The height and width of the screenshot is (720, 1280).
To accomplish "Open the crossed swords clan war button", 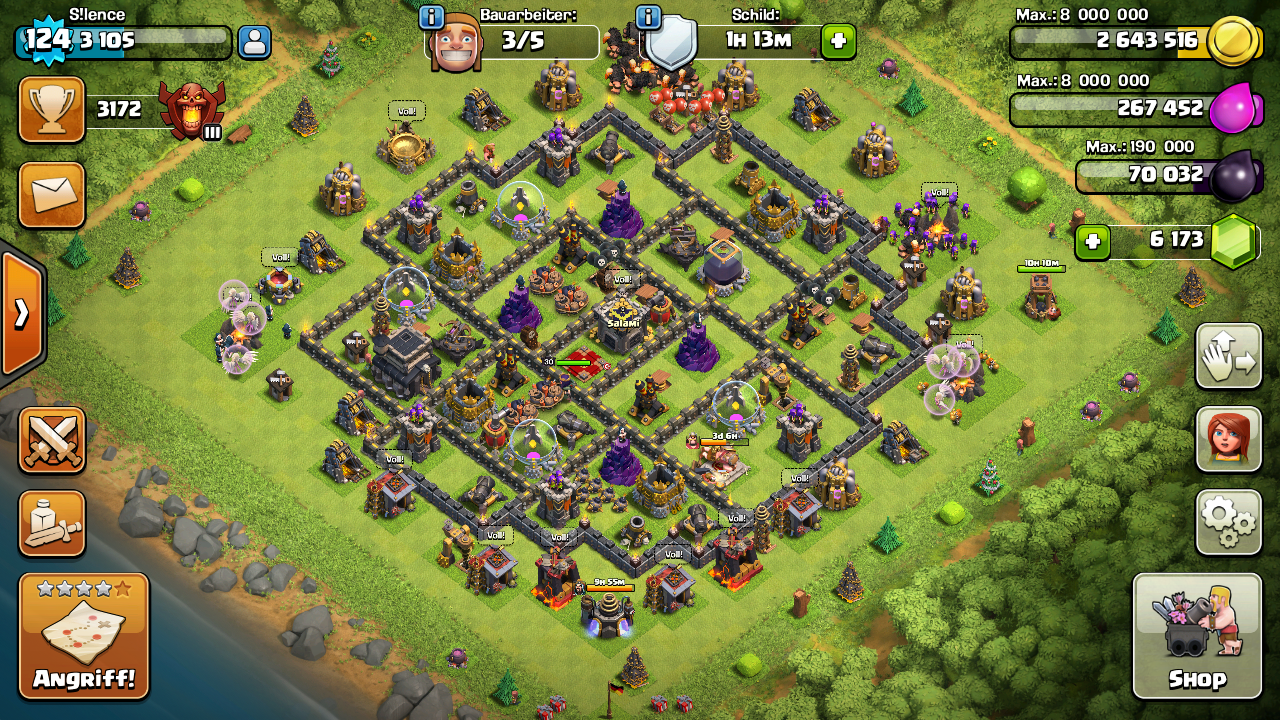I will 51,439.
